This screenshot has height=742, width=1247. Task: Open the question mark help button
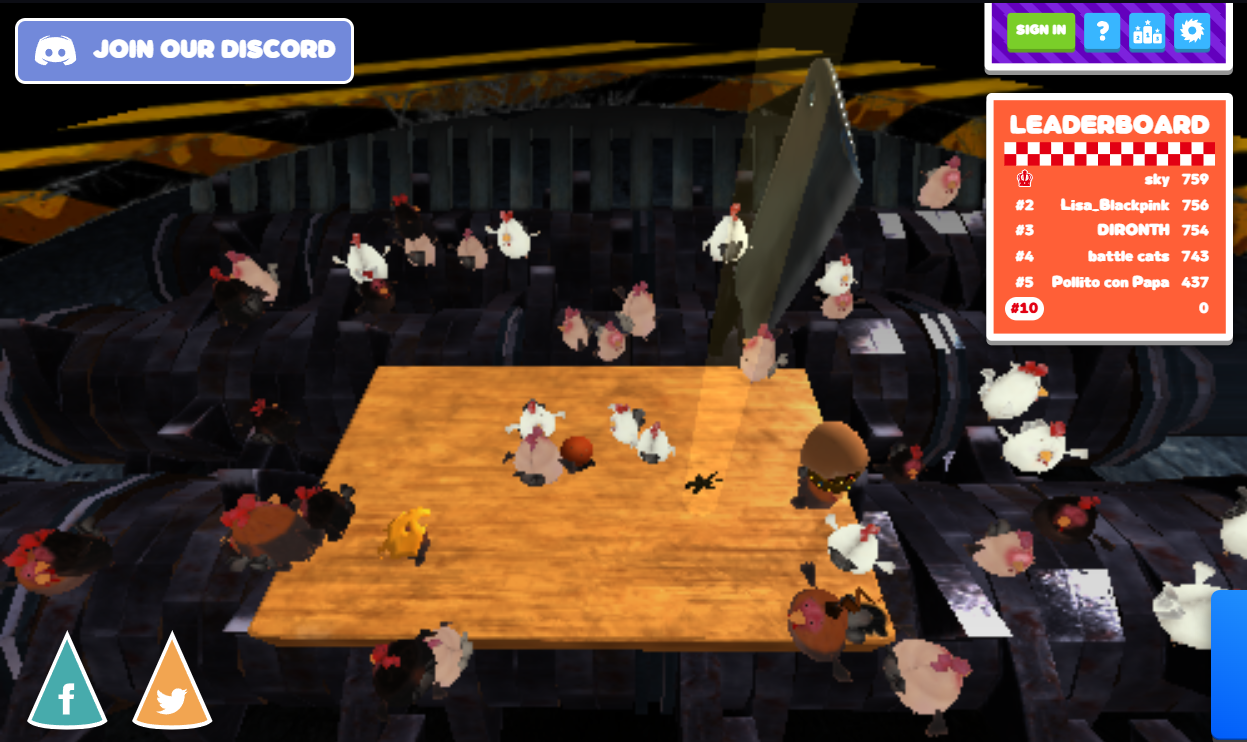[1101, 31]
